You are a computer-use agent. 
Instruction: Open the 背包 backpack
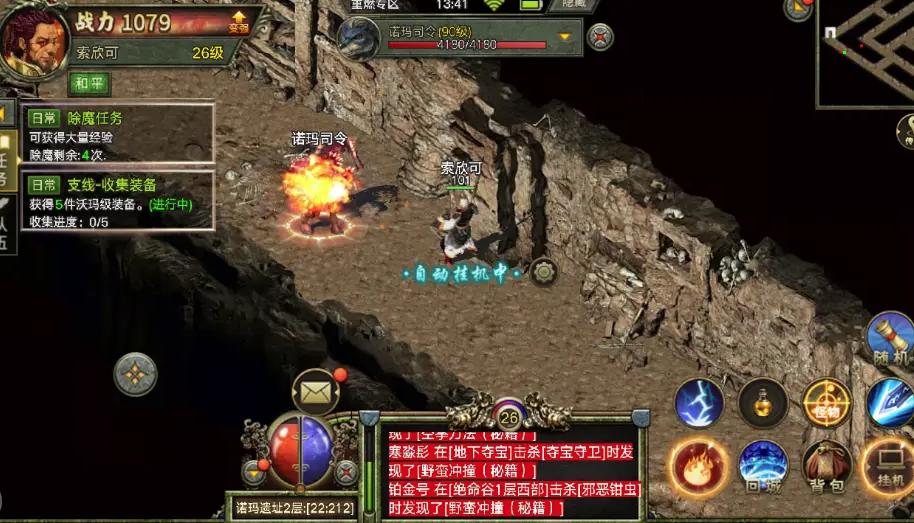click(827, 468)
